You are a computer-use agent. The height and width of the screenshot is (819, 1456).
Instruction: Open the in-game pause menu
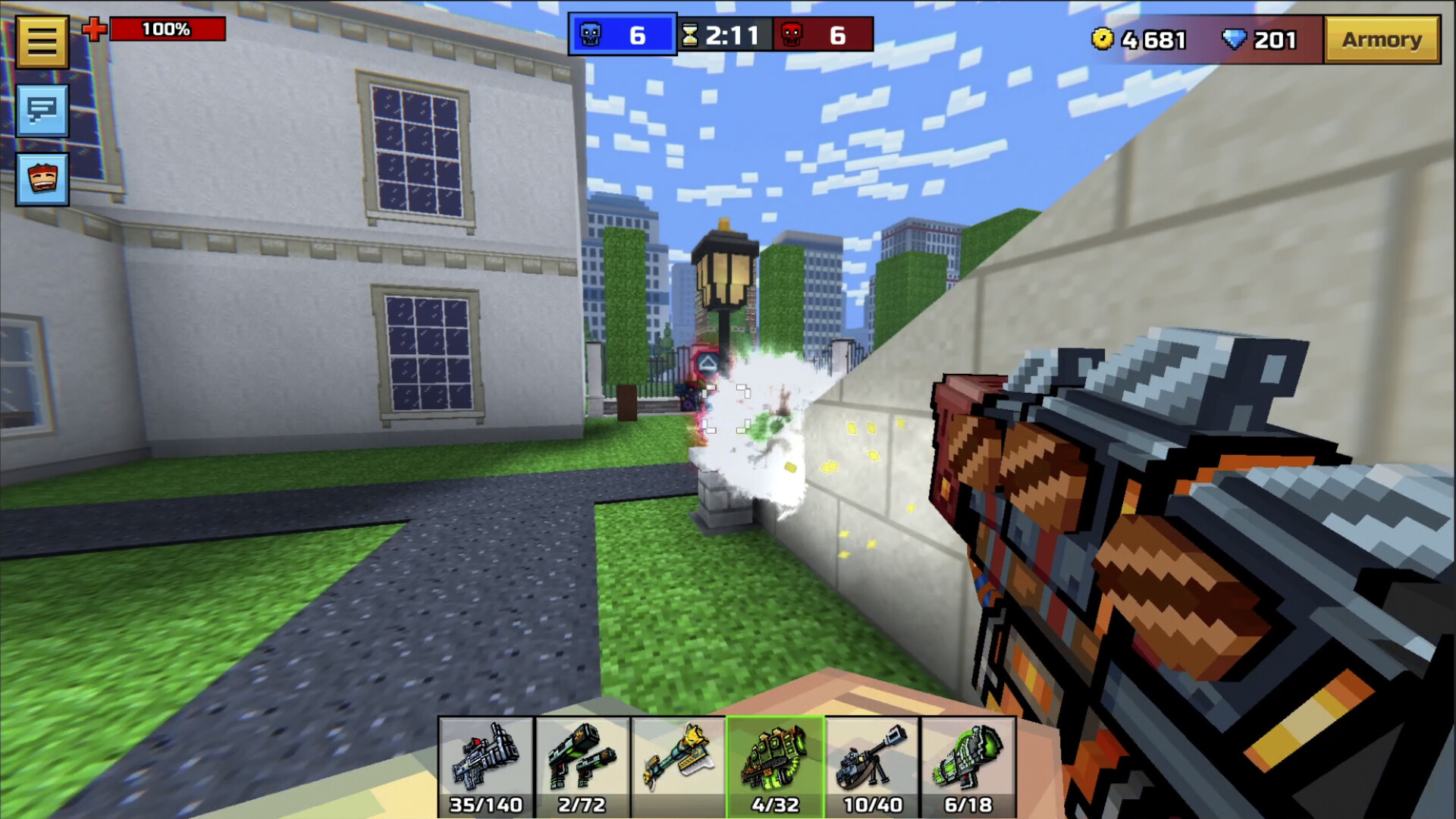(x=43, y=40)
